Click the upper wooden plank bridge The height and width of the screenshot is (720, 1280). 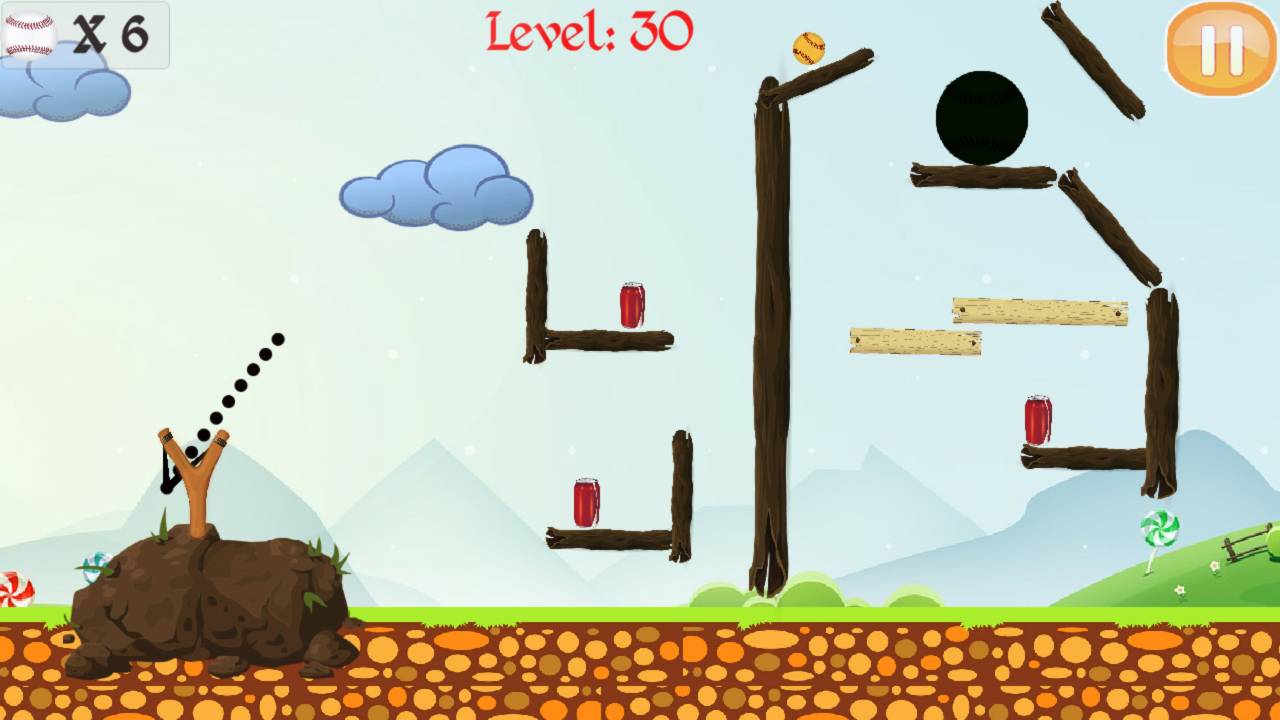pyautogui.click(x=1040, y=310)
